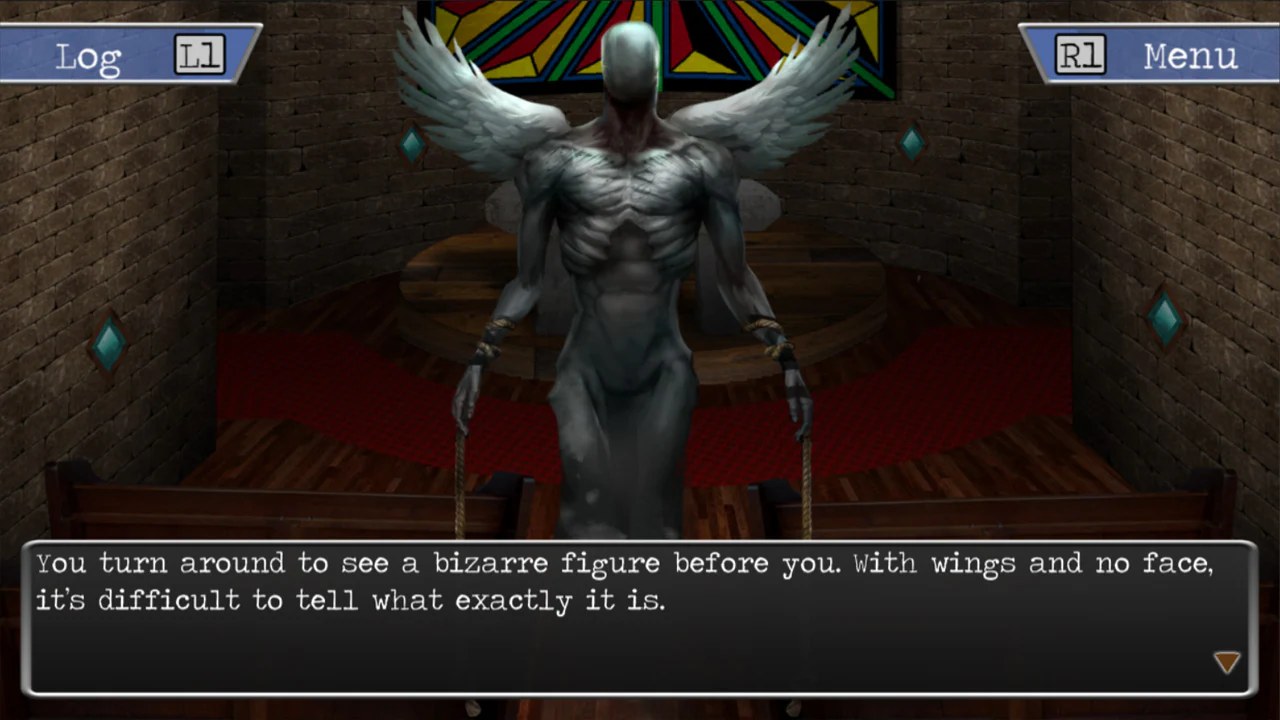Open the game Menu

pyautogui.click(x=1190, y=55)
